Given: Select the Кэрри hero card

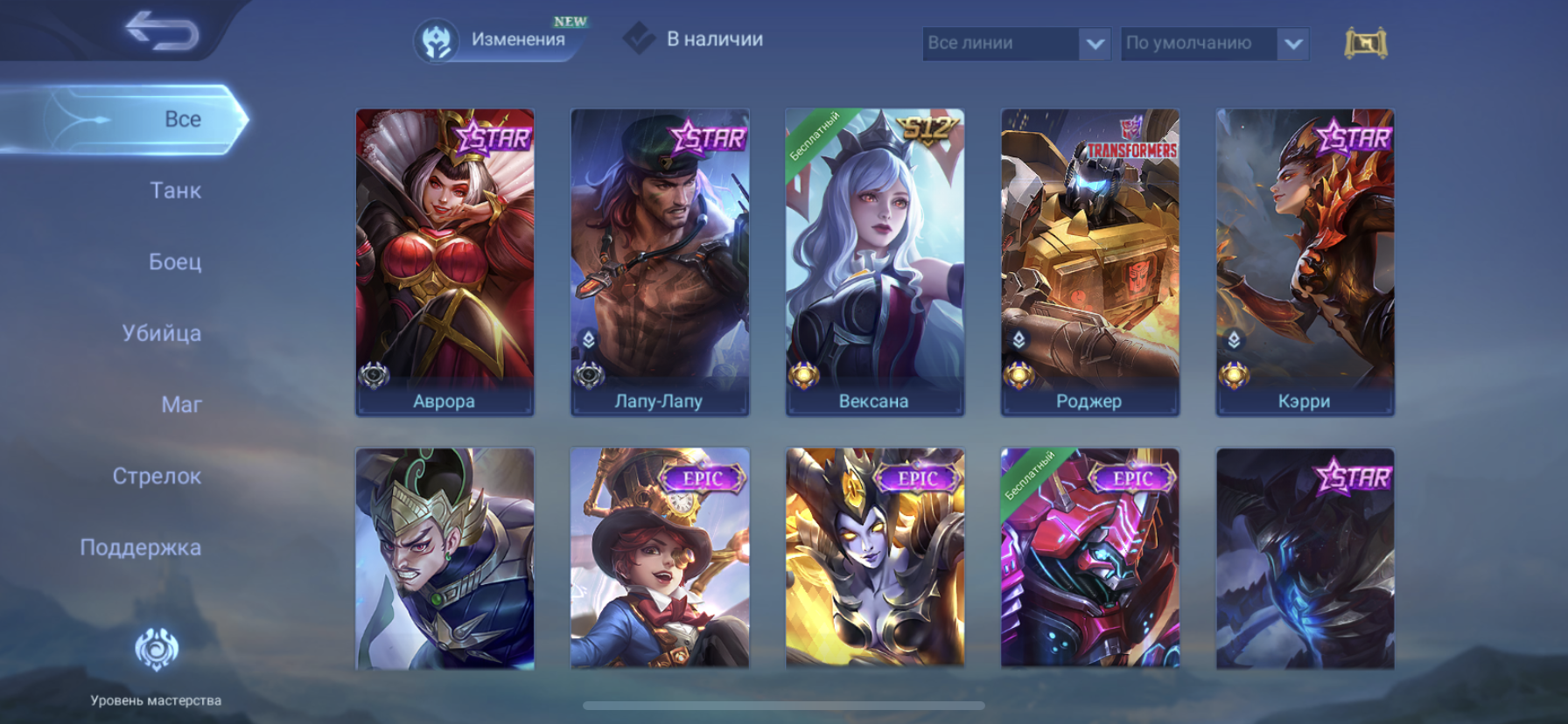Looking at the screenshot, I should 1305,261.
